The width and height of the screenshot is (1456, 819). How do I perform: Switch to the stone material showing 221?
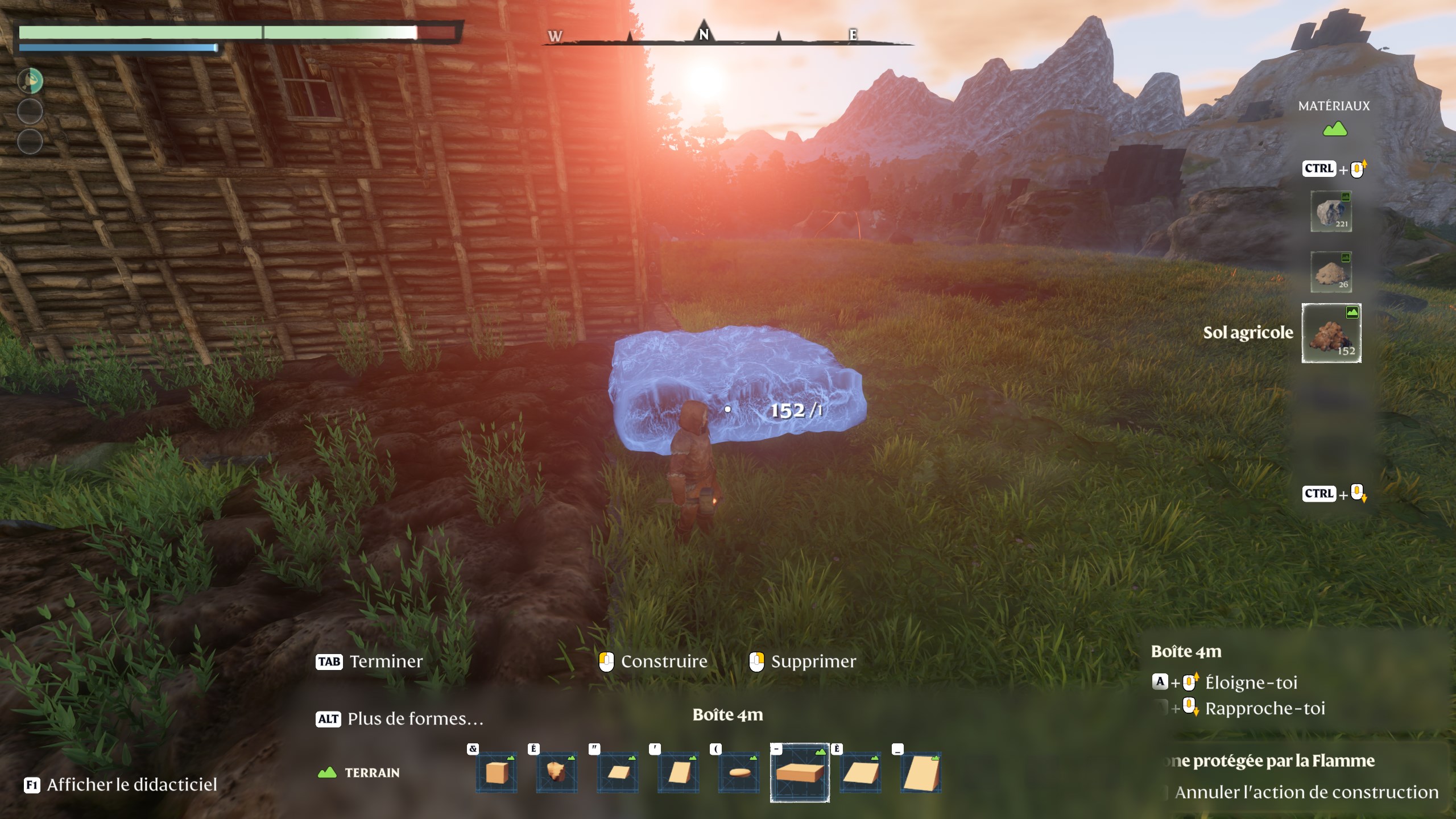(1331, 212)
